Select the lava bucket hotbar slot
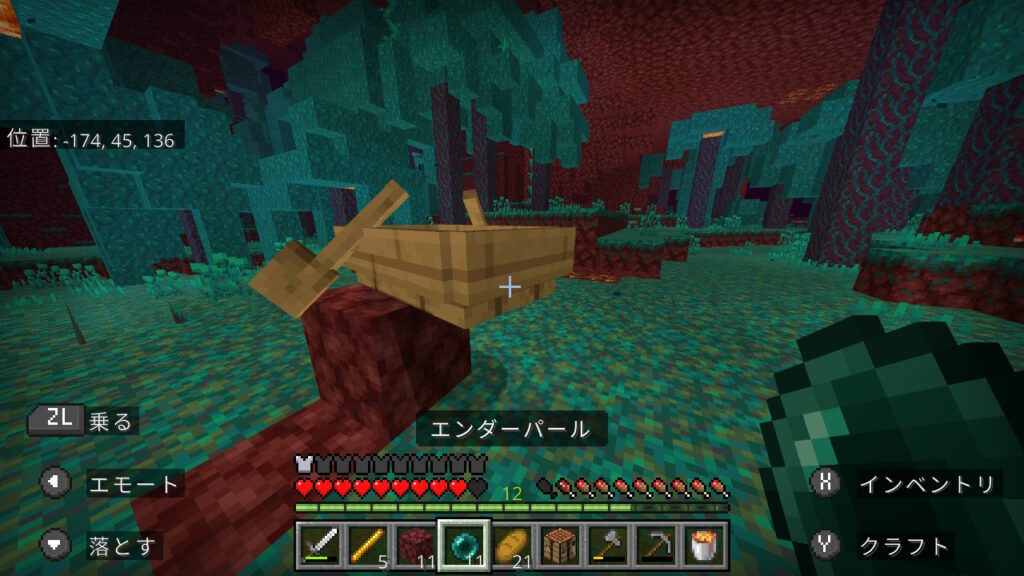This screenshot has width=1024, height=576. tap(704, 546)
